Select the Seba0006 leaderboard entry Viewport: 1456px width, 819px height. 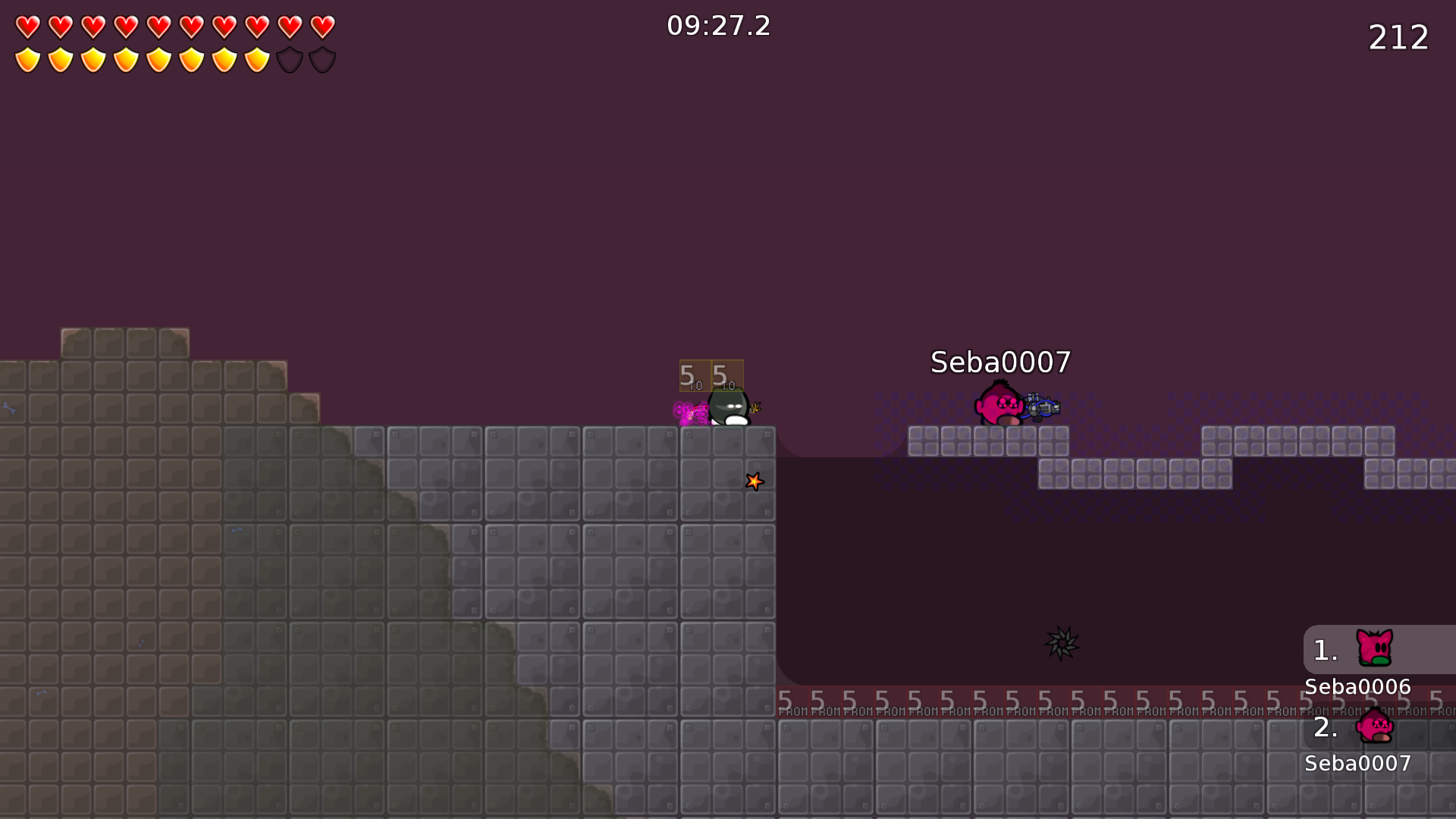1357,686
